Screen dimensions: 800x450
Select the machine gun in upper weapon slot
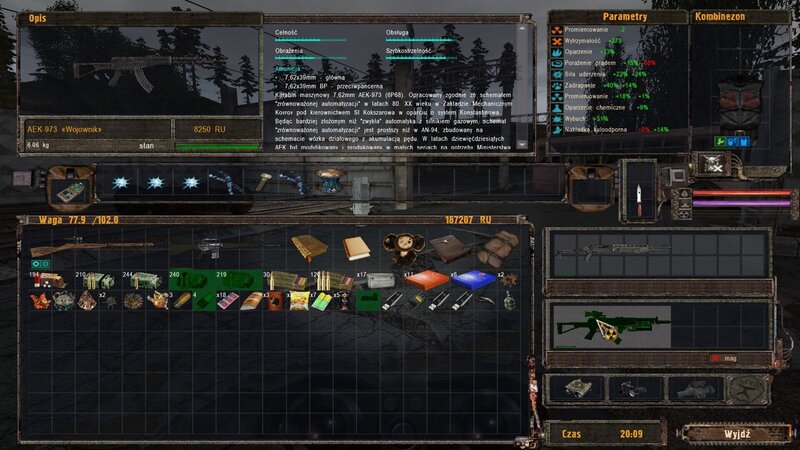tap(600, 250)
